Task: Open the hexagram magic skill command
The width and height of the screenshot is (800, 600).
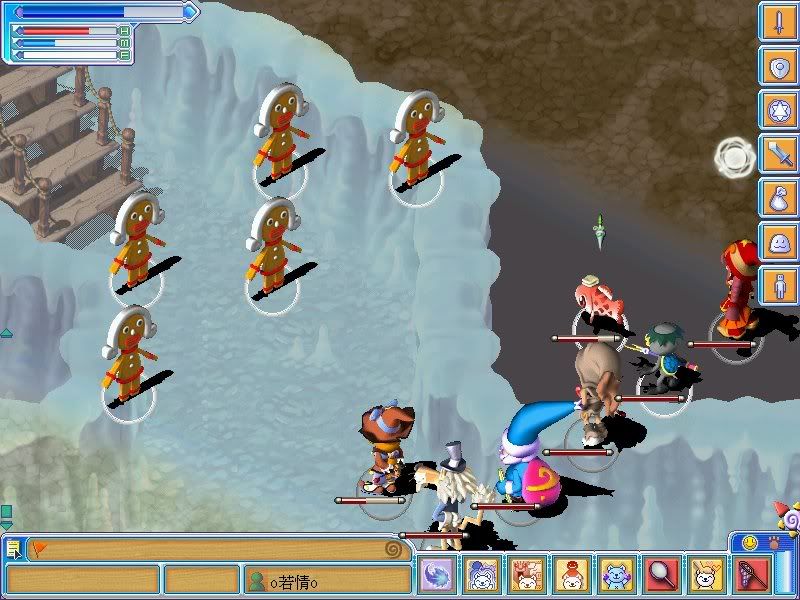Action: point(777,110)
